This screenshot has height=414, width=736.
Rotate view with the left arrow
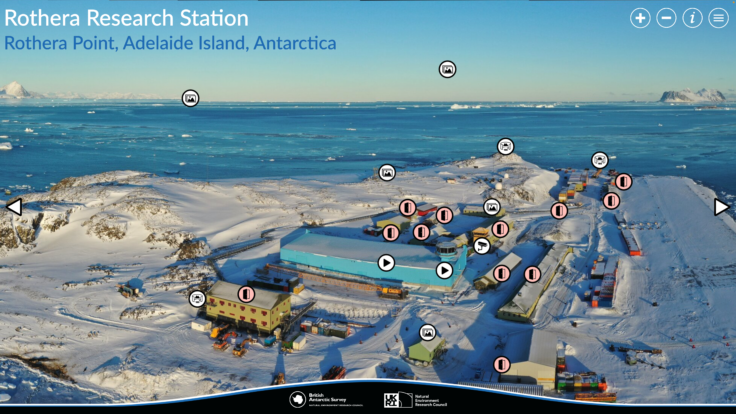(x=14, y=207)
